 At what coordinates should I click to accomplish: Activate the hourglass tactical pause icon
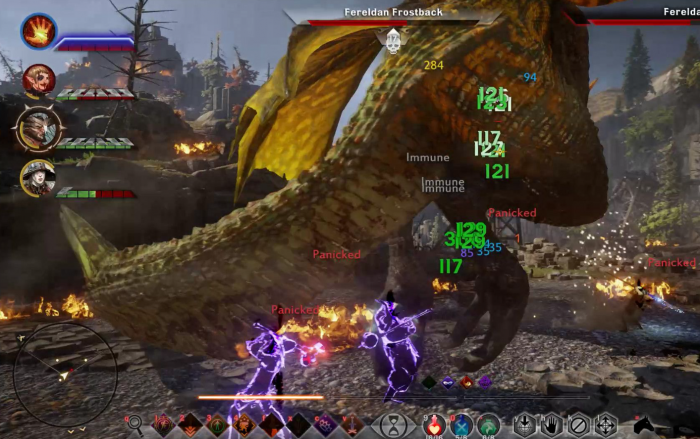click(x=396, y=424)
